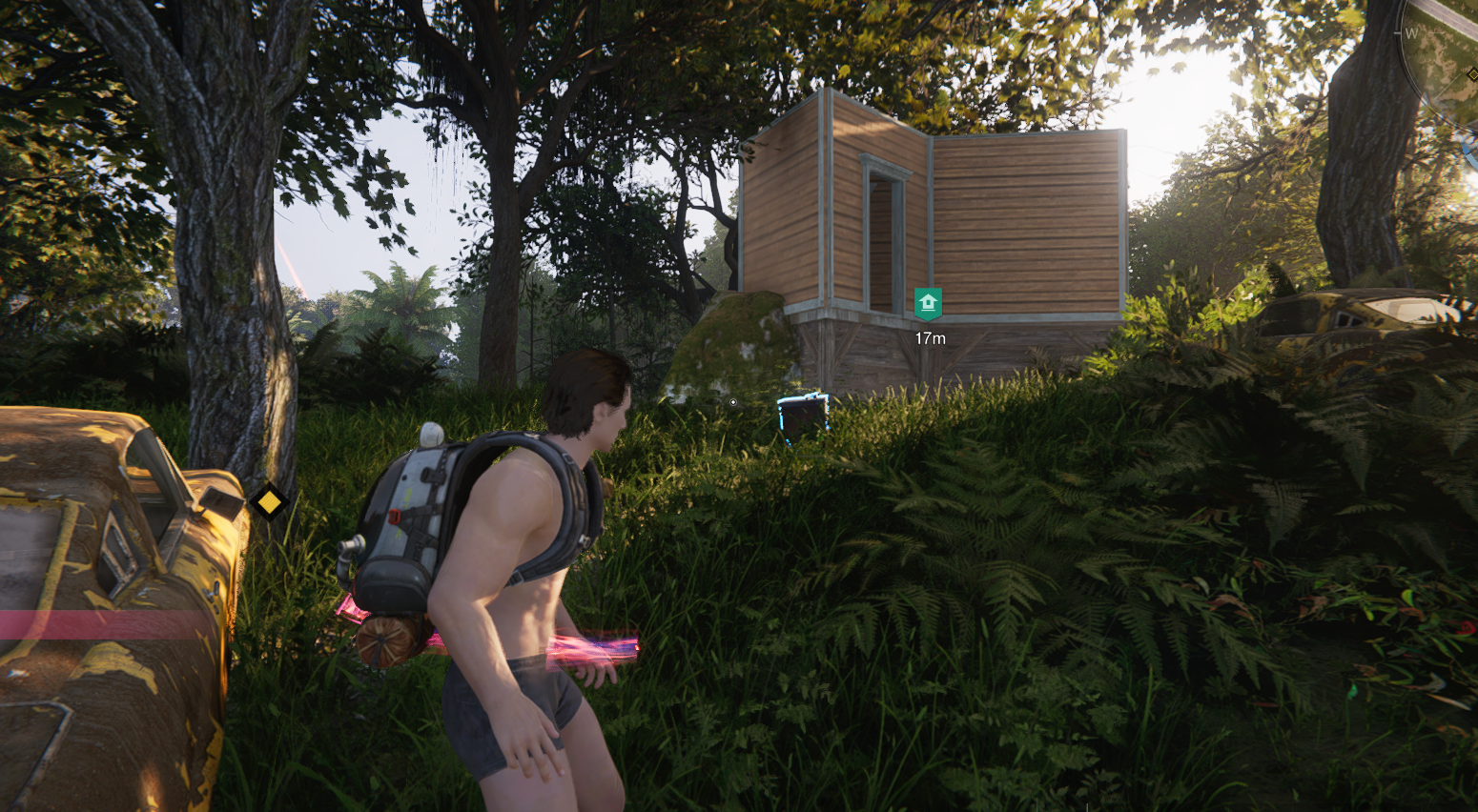Click the yellow diamond marker beside the rusty car
The width and height of the screenshot is (1478, 812).
269,501
